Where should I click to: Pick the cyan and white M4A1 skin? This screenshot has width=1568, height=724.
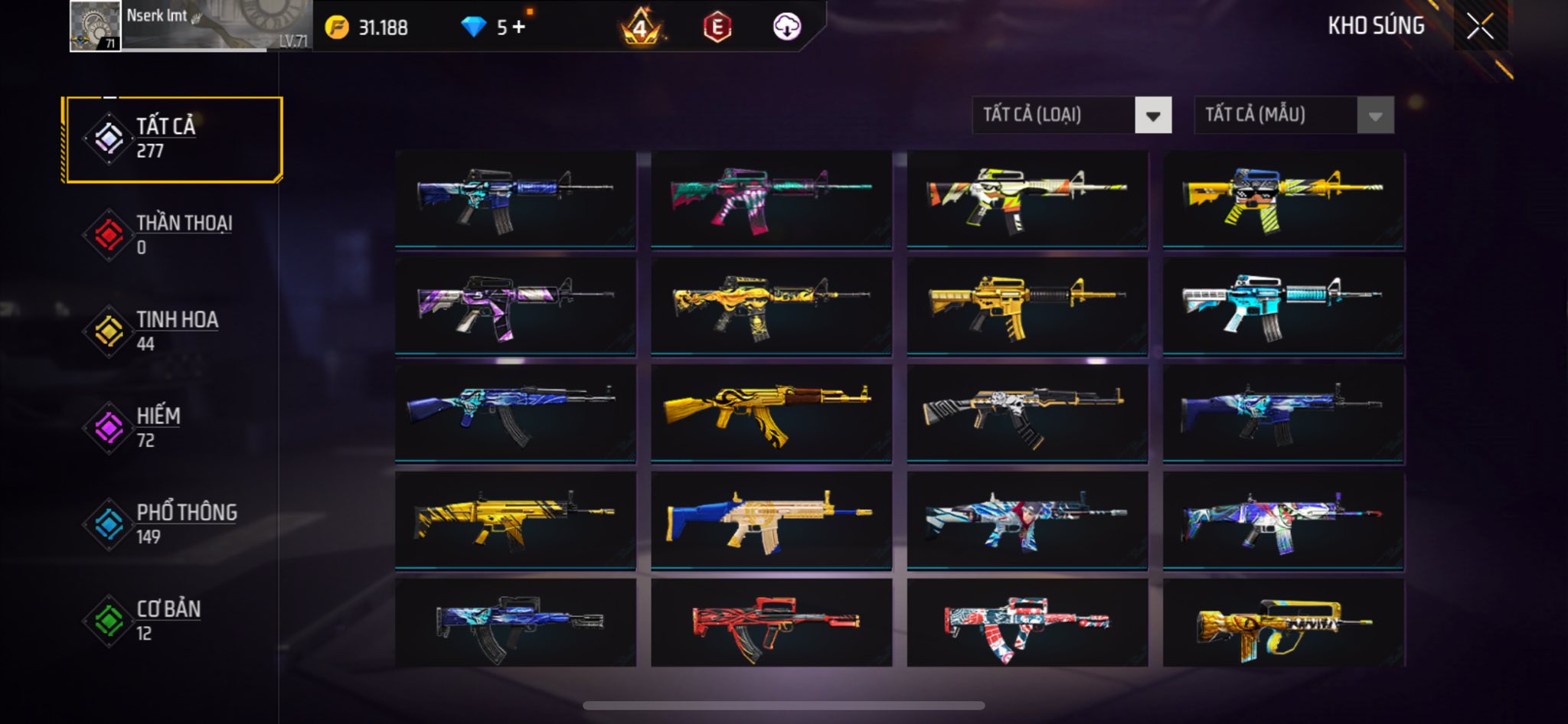(1283, 306)
